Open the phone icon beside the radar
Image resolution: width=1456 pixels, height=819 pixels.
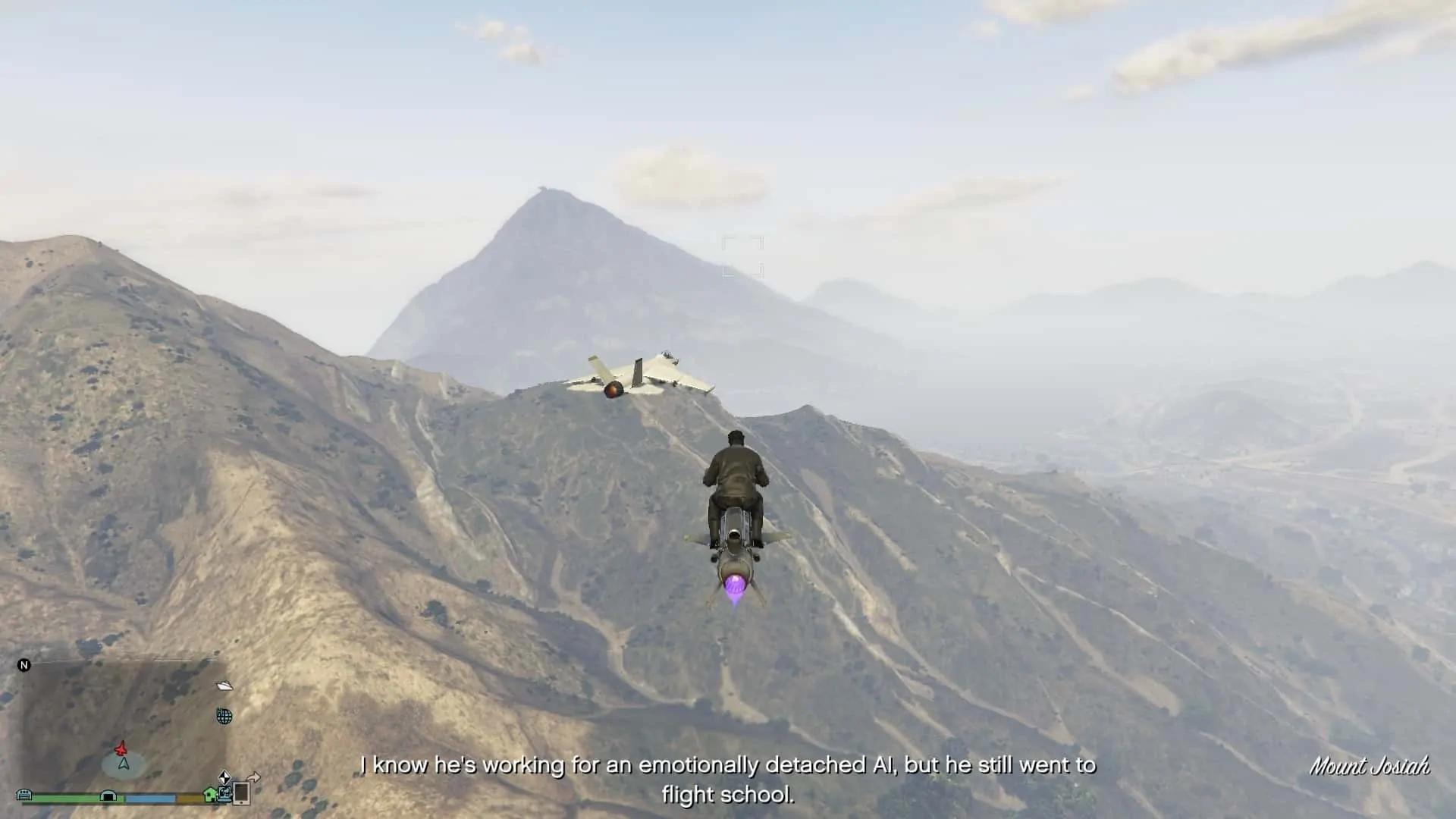click(241, 793)
